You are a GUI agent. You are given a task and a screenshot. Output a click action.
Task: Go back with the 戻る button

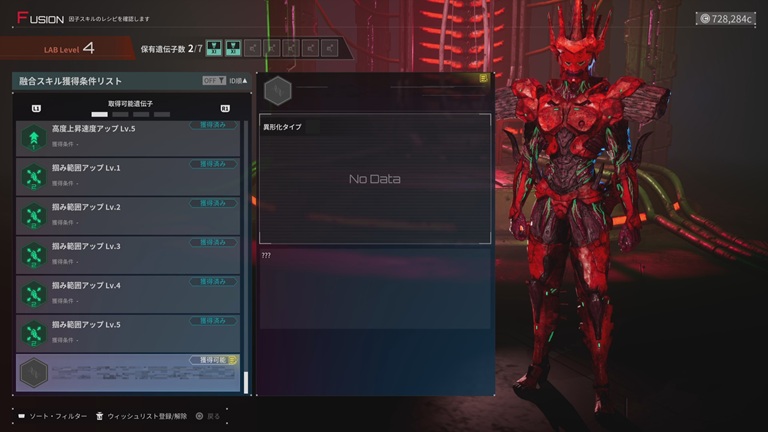[206, 416]
